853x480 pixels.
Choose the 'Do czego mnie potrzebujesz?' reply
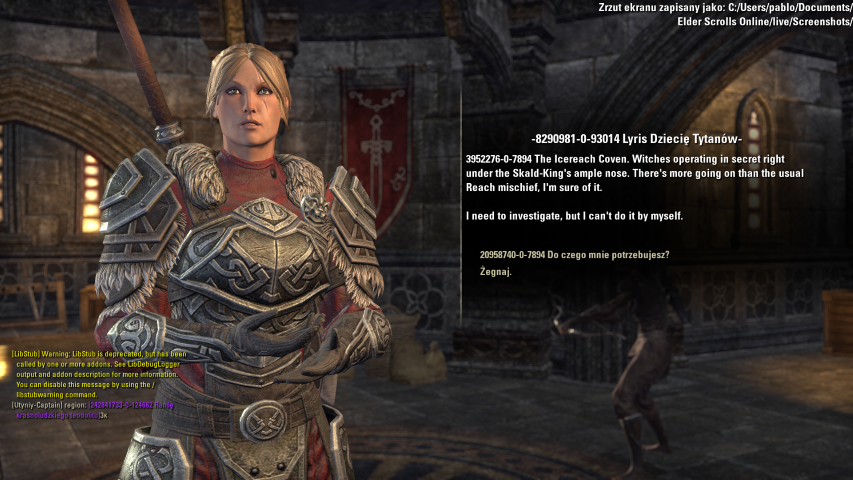coord(574,255)
